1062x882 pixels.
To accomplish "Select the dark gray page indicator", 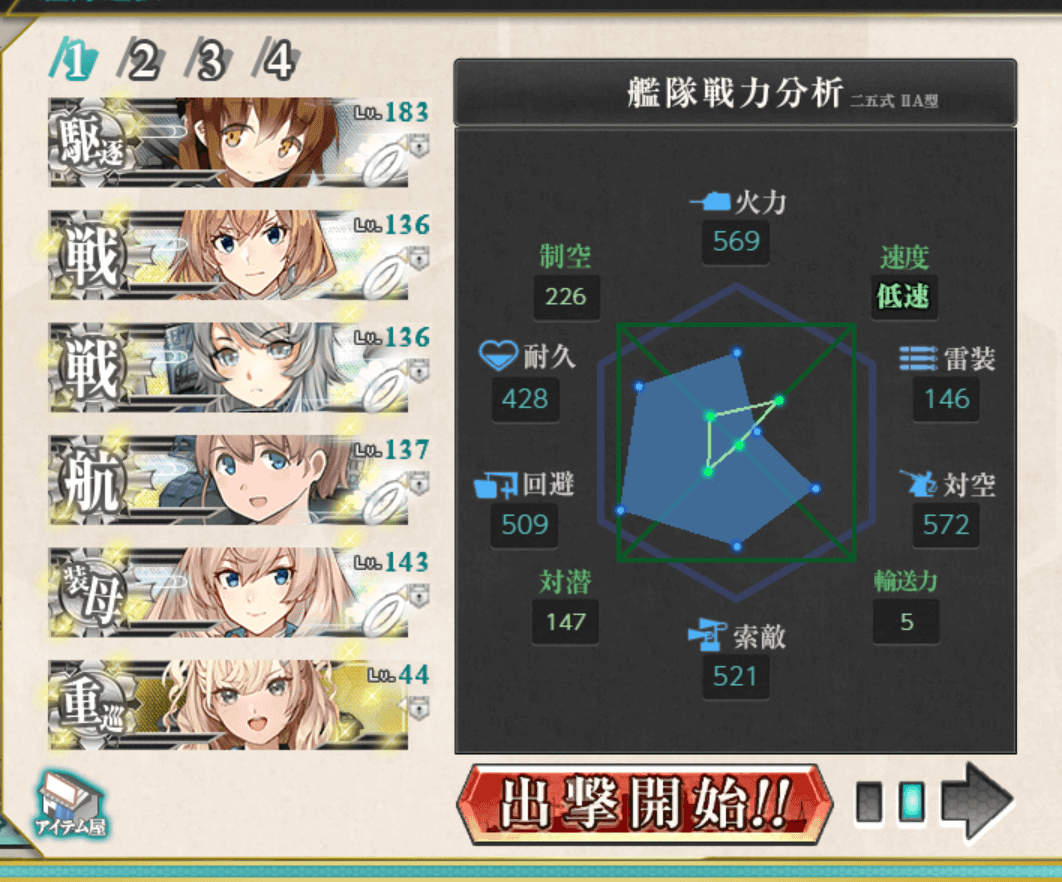I will tap(870, 802).
